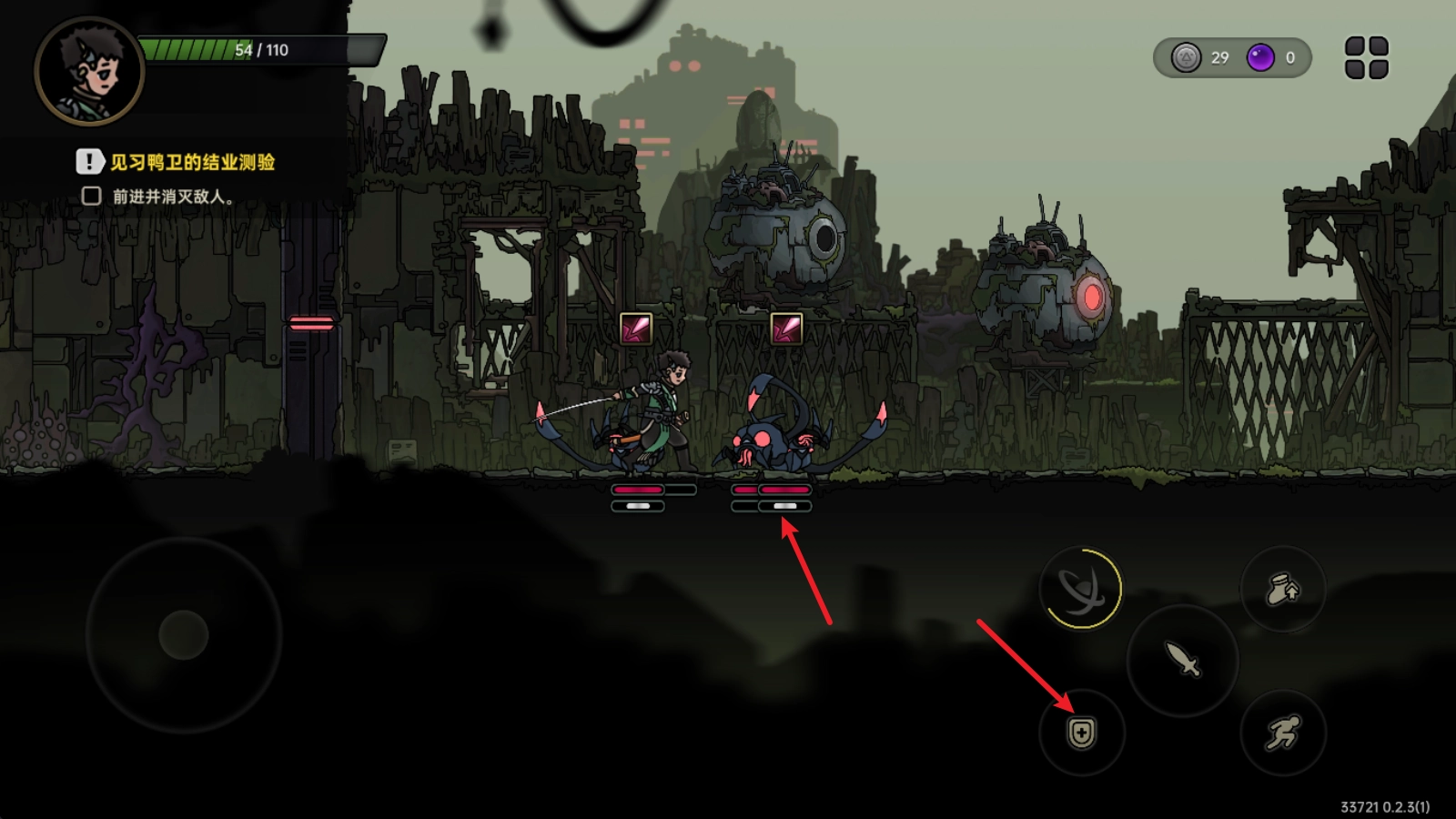Tap the sword attack button
This screenshot has width=1456, height=819.
1182,659
